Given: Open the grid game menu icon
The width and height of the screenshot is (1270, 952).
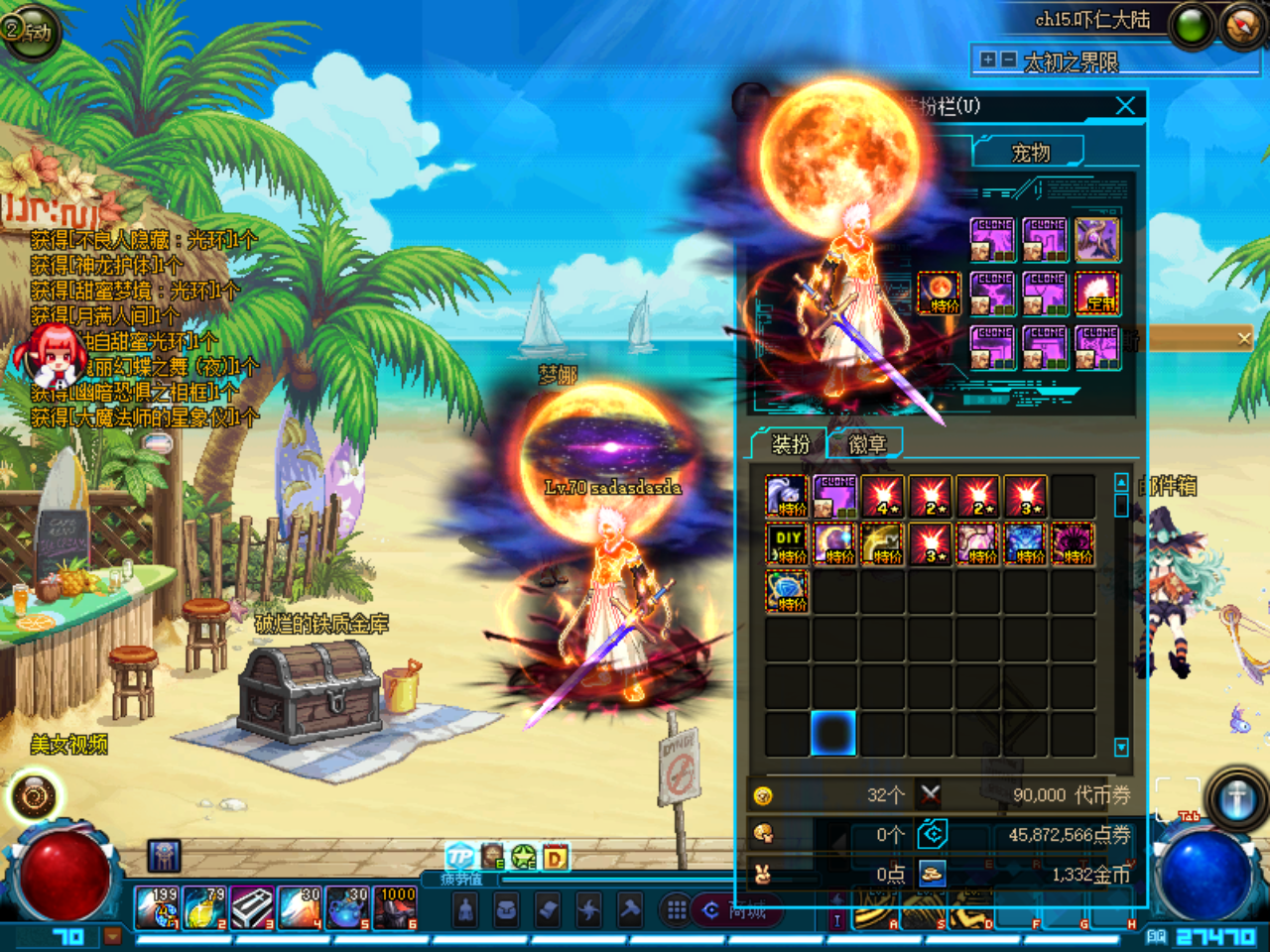Looking at the screenshot, I should 677,908.
